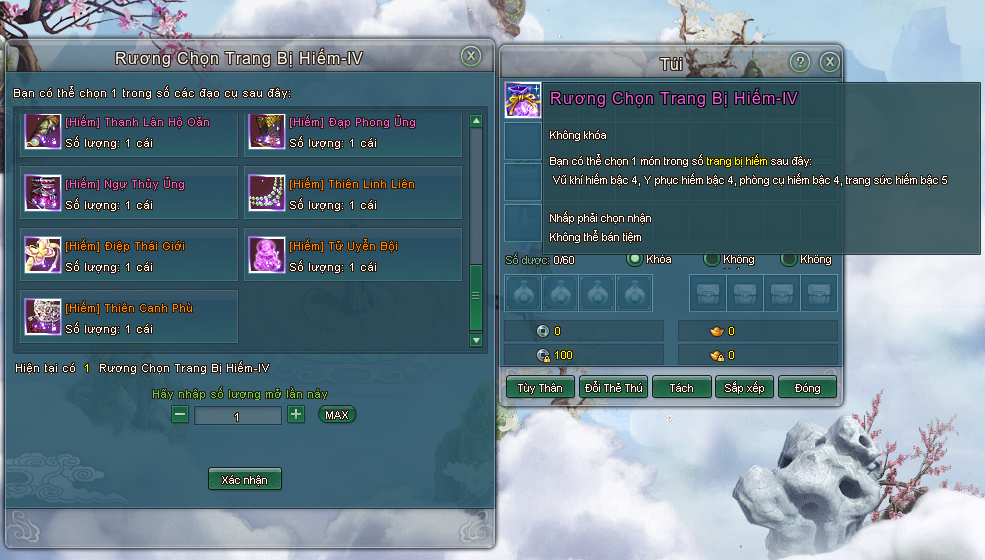985x560 pixels.
Task: Confirm with the Xác nhận button
Action: [245, 479]
